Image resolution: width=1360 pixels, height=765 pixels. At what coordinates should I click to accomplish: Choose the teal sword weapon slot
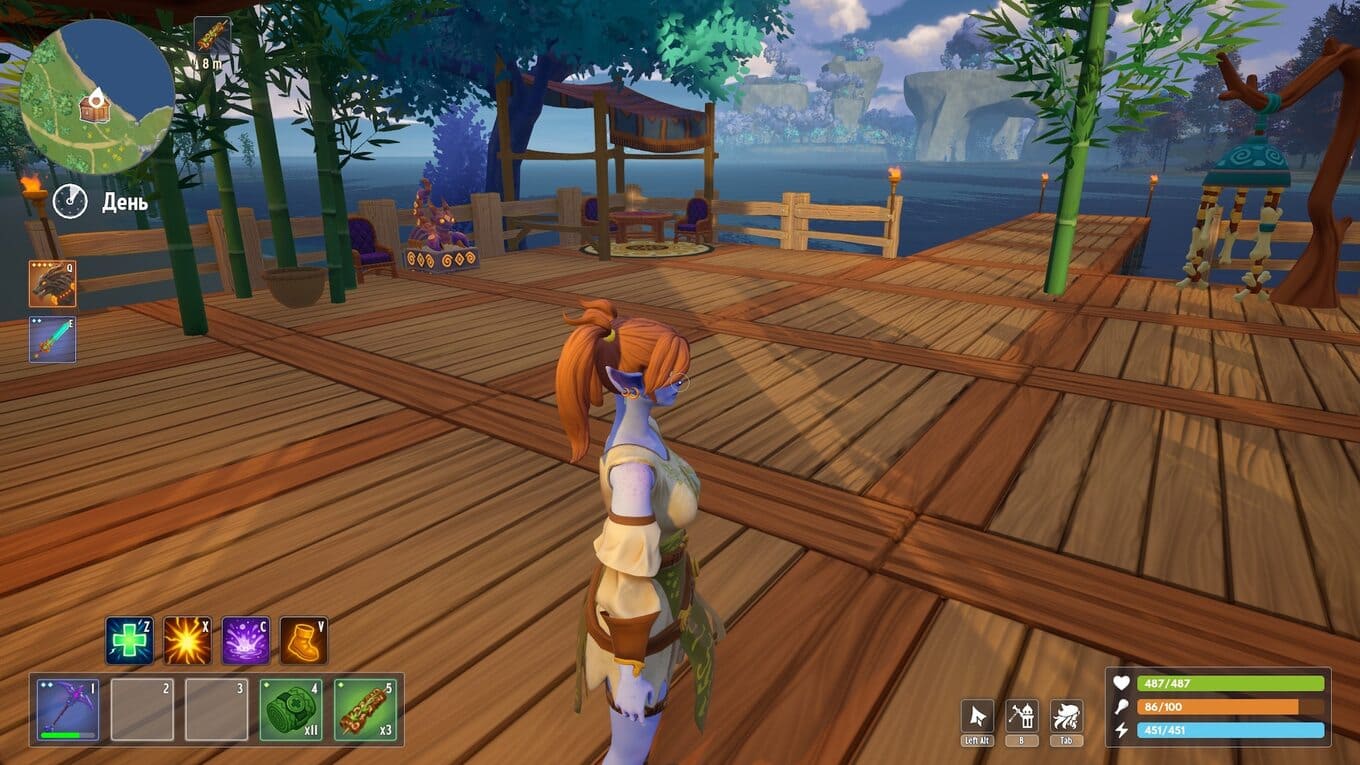pos(52,340)
